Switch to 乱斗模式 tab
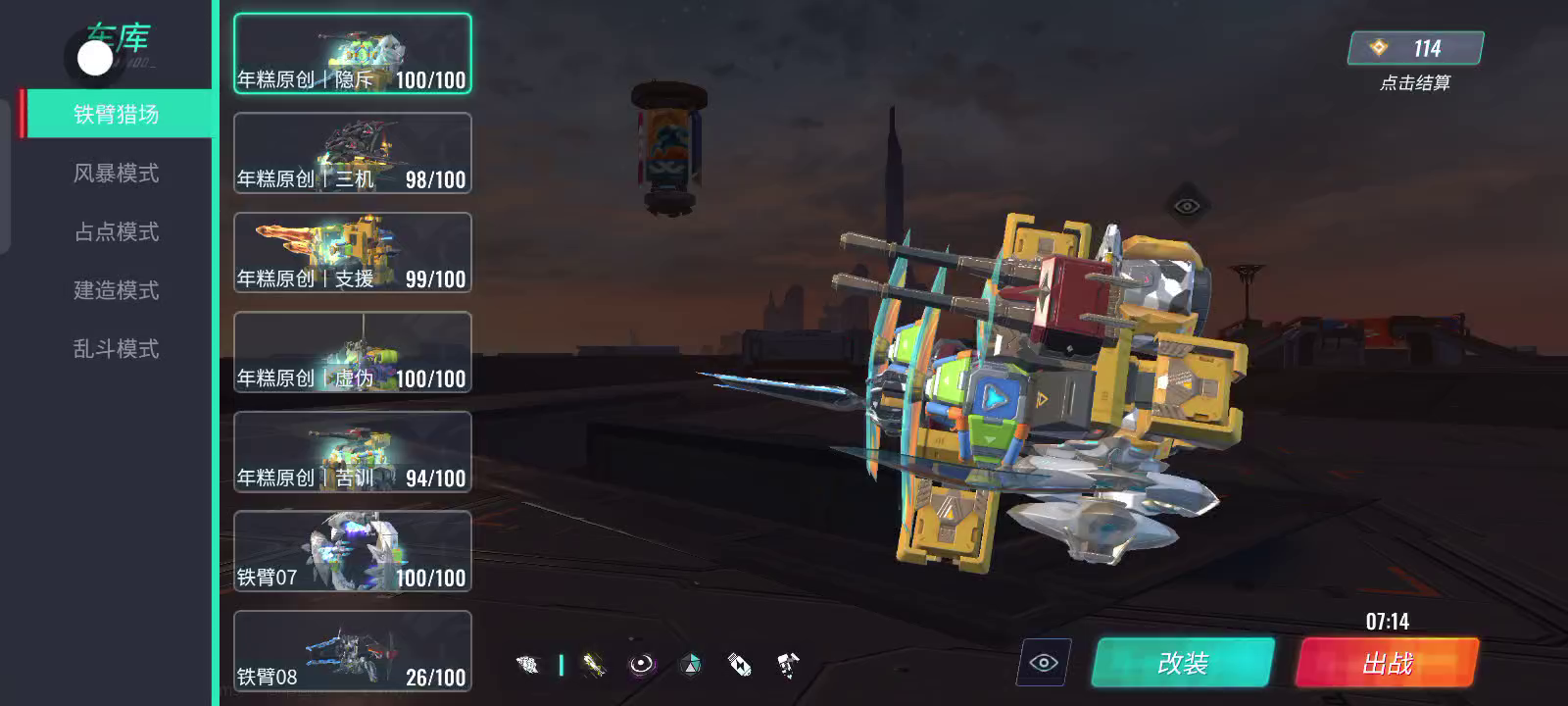 coord(116,349)
